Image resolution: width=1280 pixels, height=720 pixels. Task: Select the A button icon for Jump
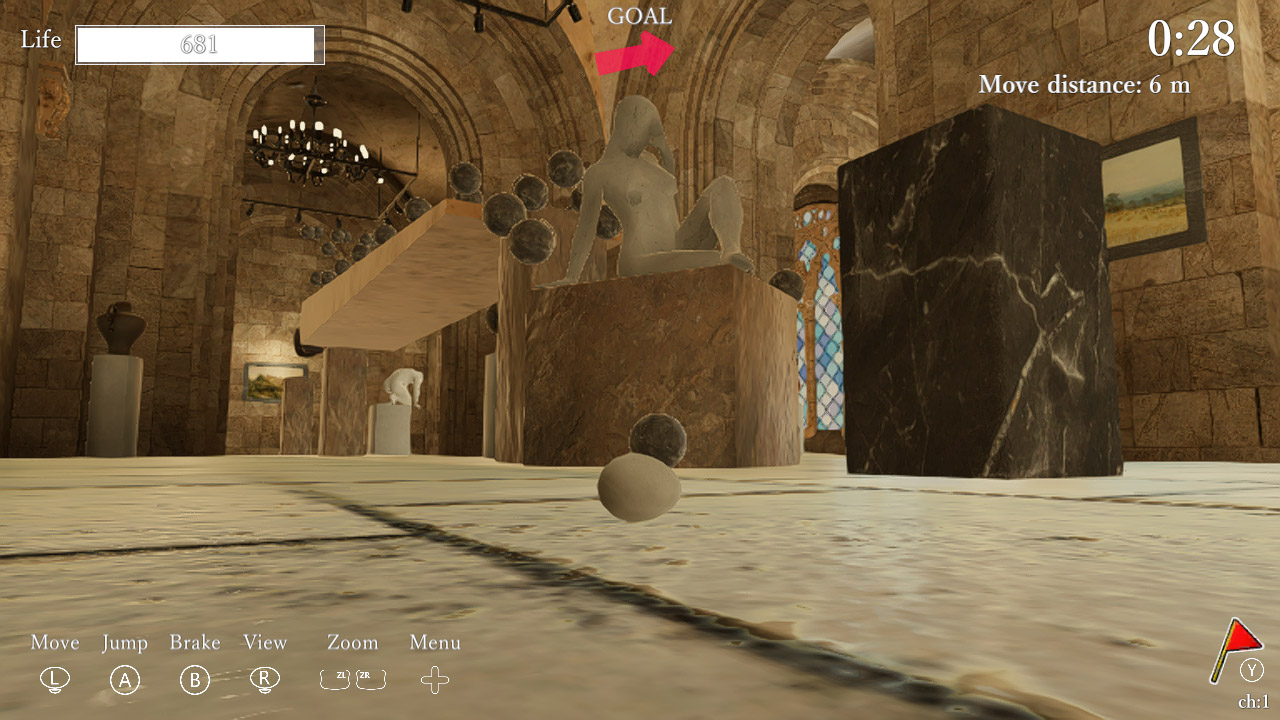tap(124, 679)
